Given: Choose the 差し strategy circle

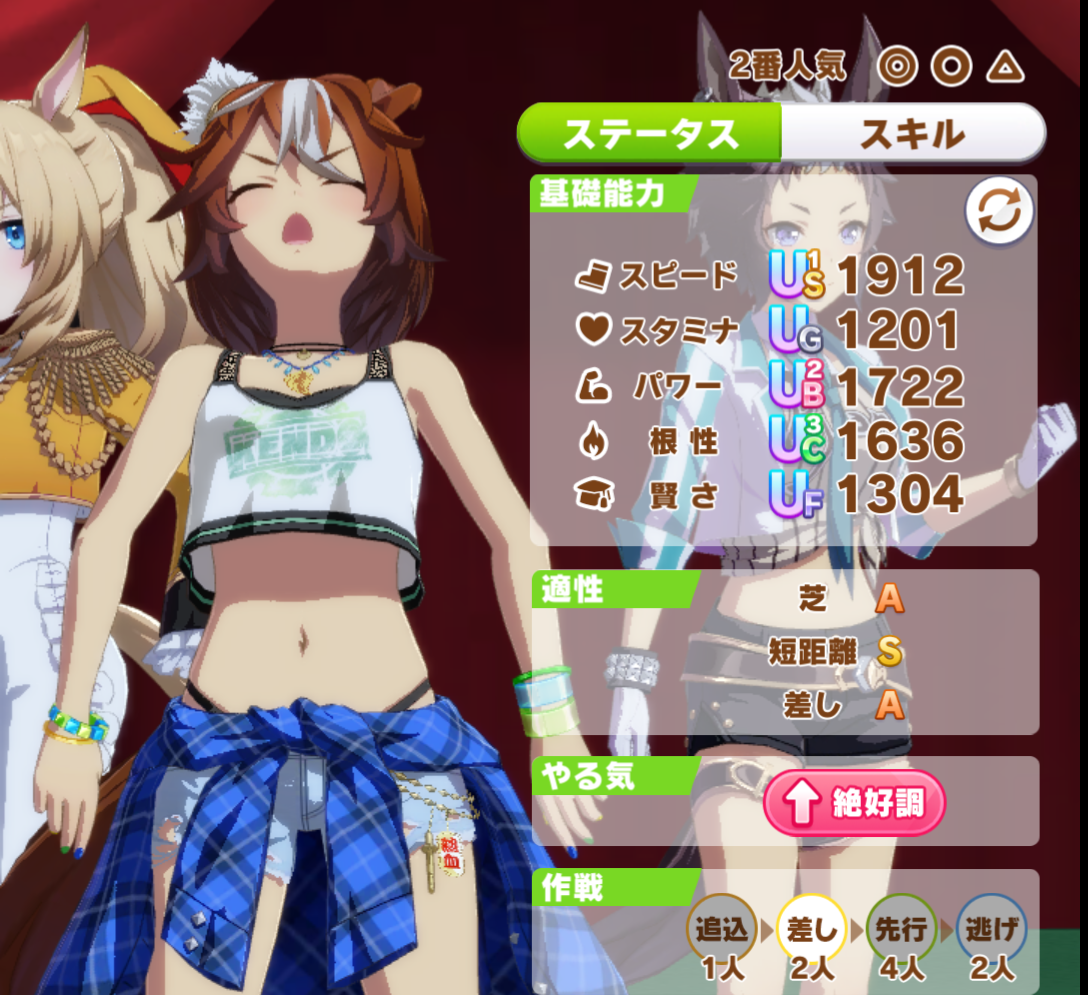Looking at the screenshot, I should point(811,930).
